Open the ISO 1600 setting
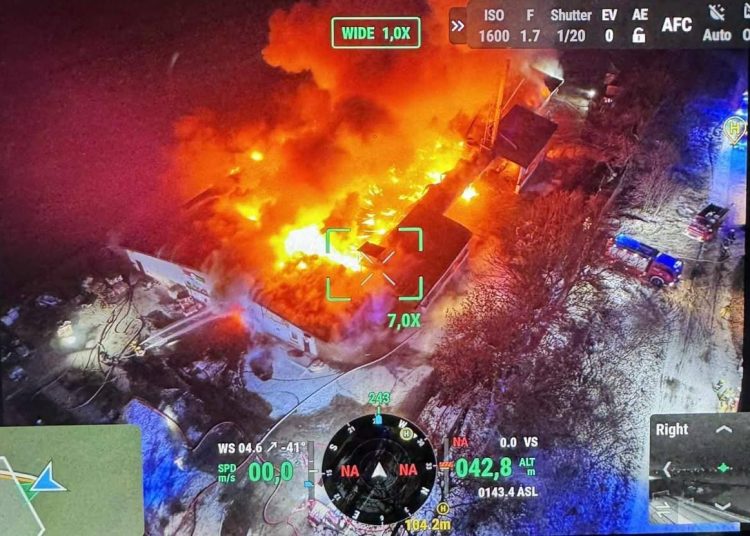Viewport: 750px width, 536px height. click(x=494, y=26)
